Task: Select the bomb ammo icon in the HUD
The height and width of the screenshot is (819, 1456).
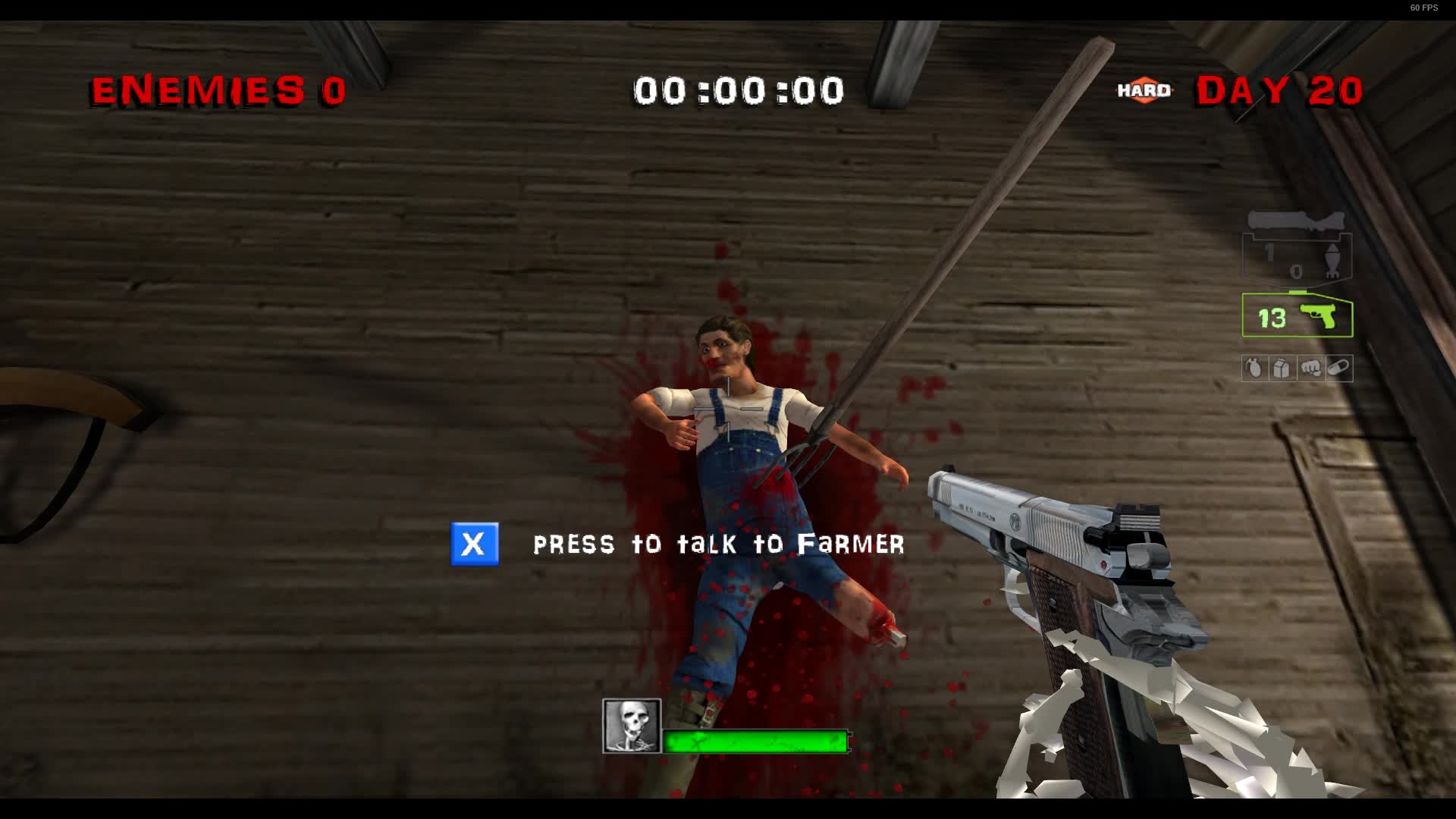Action: [1332, 261]
